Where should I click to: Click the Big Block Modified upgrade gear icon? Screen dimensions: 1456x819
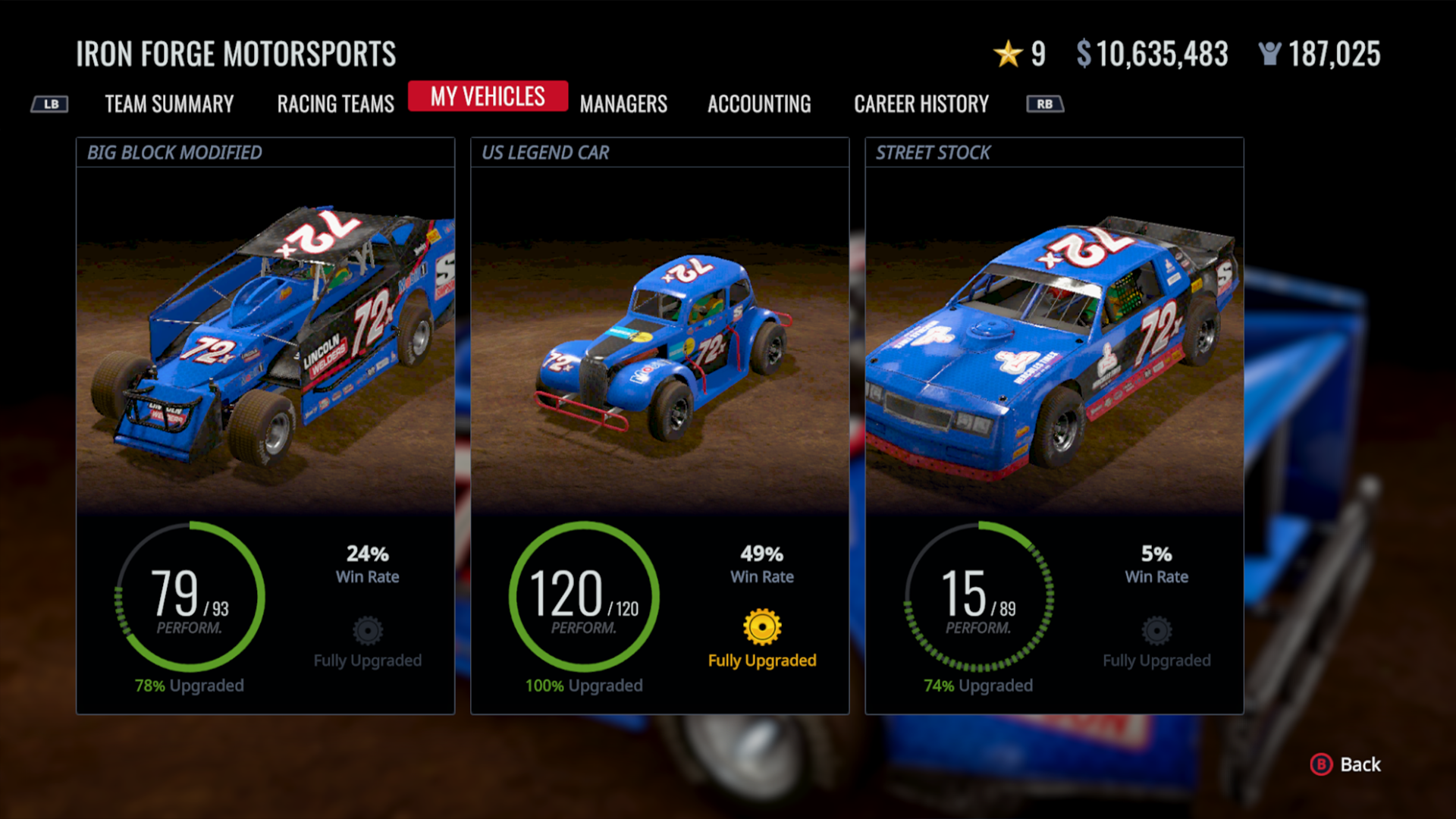pyautogui.click(x=367, y=629)
